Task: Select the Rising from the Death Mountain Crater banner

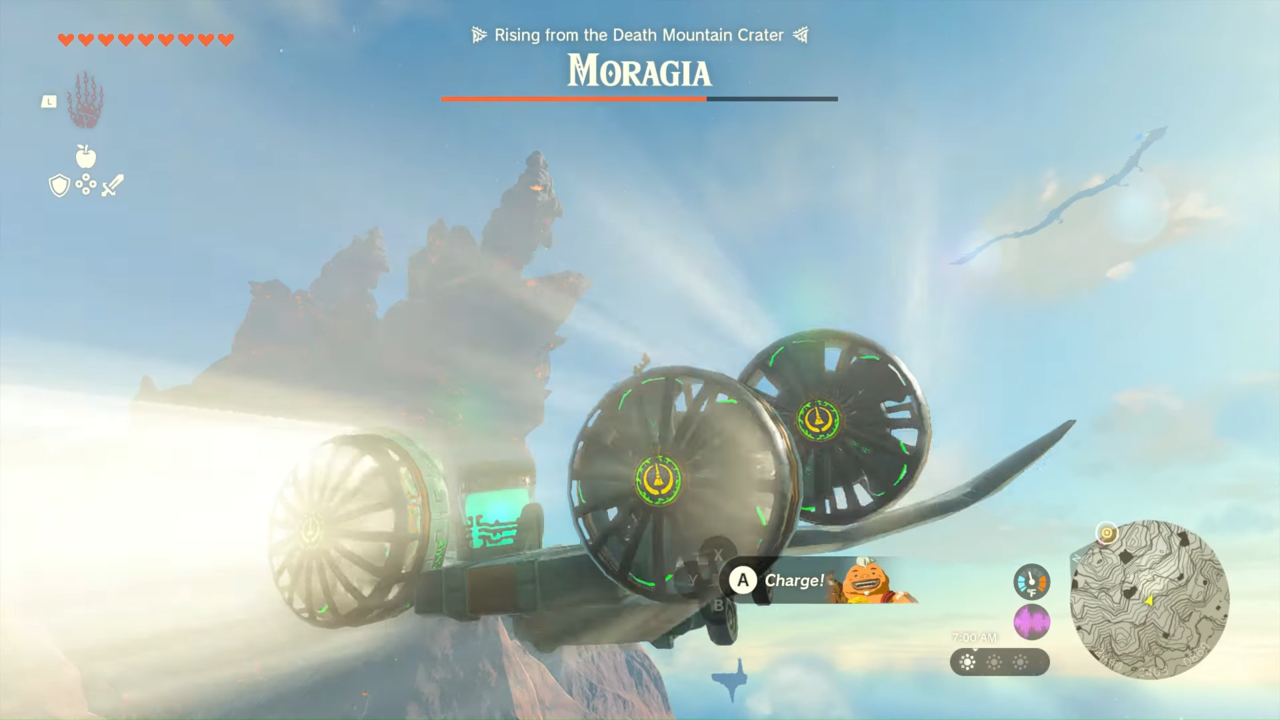Action: click(x=639, y=35)
